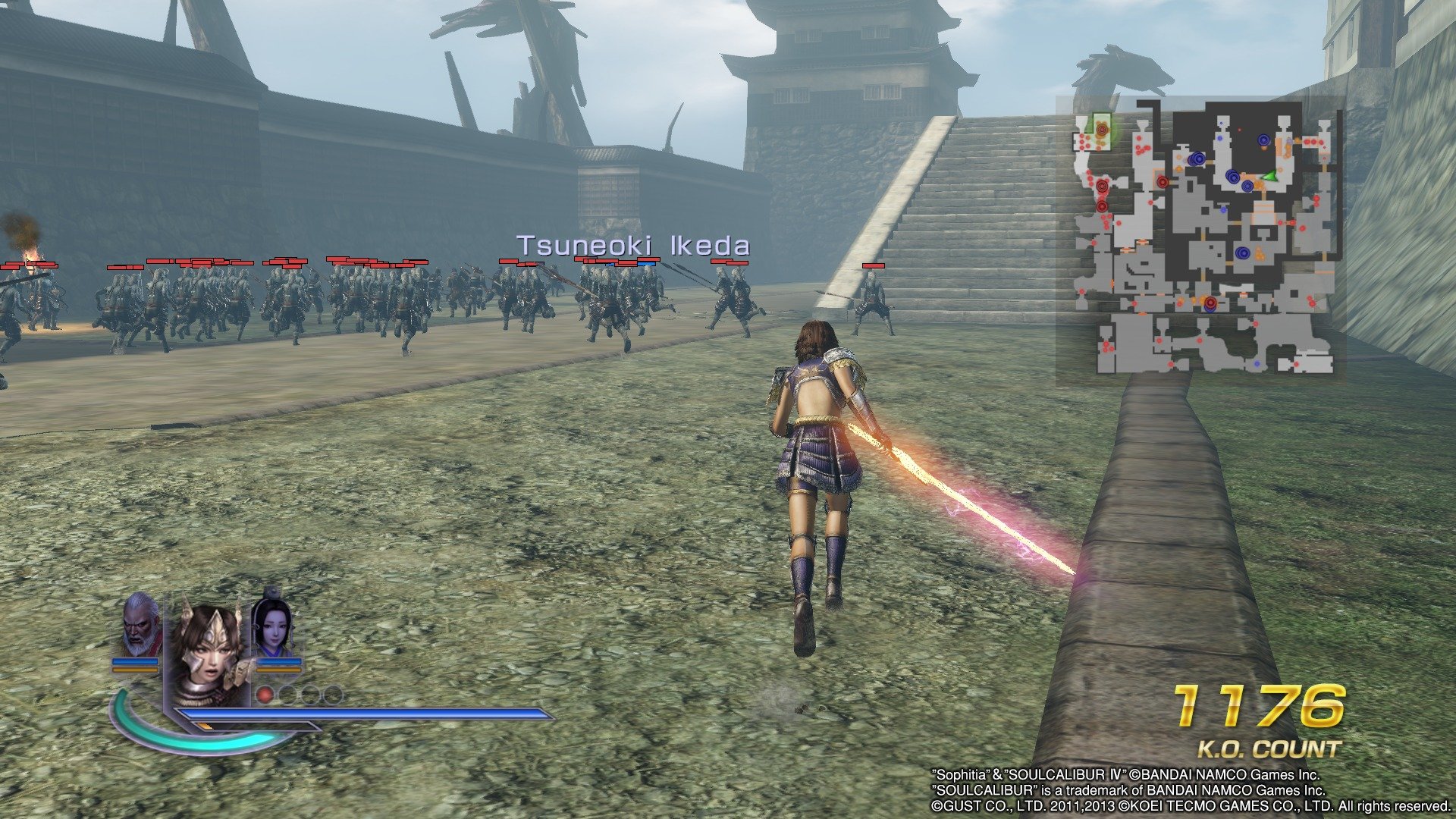Toggle the first empty orb slot
The height and width of the screenshot is (819, 1456).
click(289, 695)
